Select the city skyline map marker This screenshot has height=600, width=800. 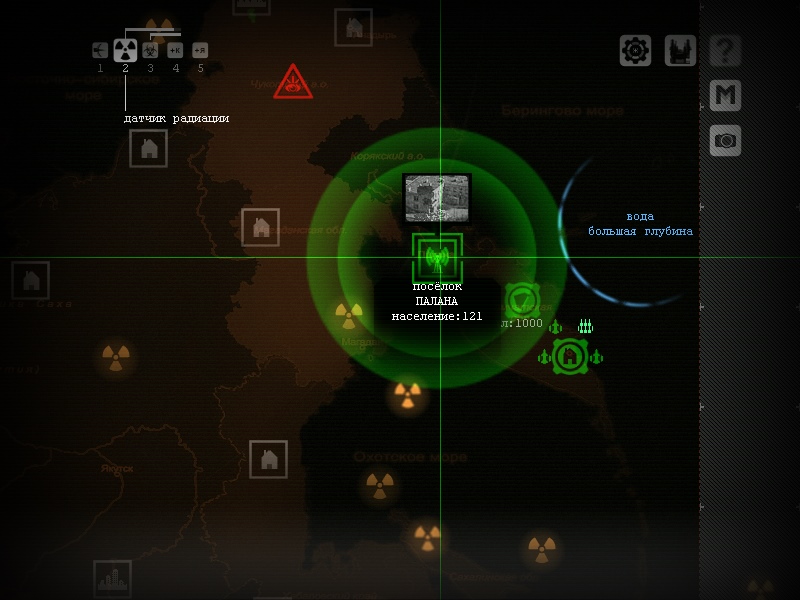point(112,579)
